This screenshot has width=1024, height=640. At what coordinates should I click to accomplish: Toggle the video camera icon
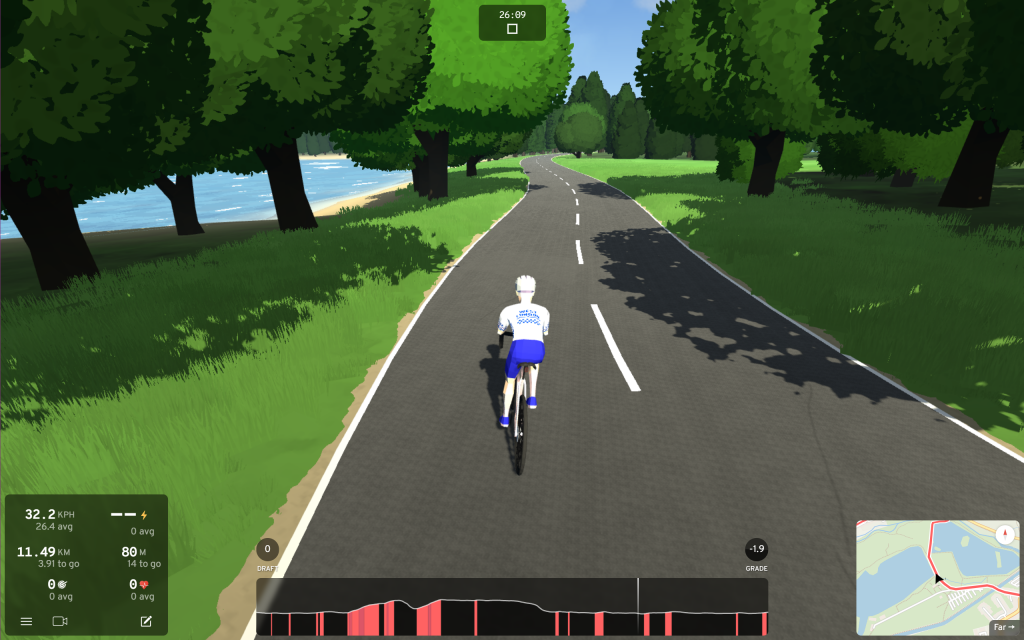[x=59, y=622]
